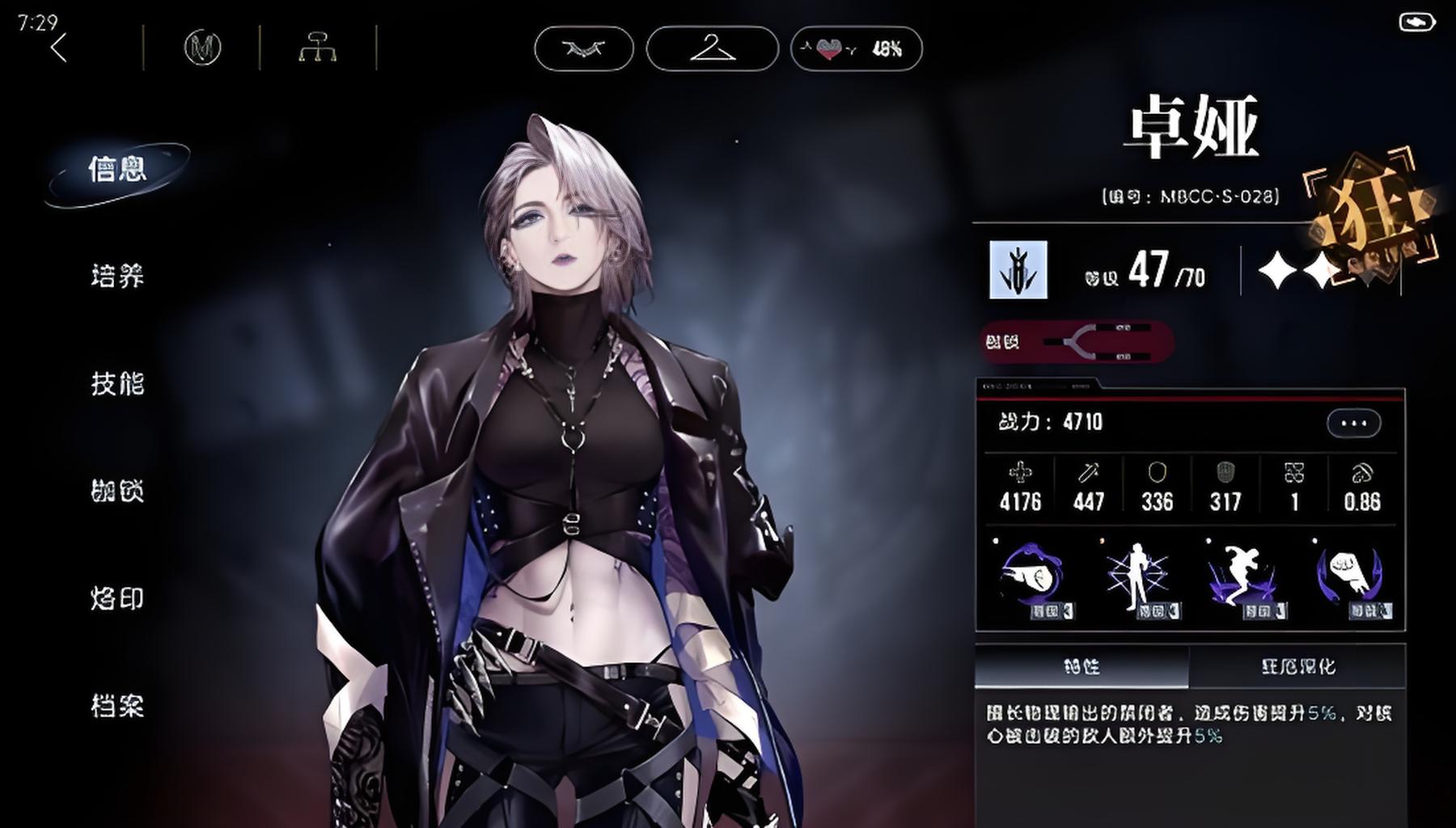Open the clothes hanger outfit button
This screenshot has height=828, width=1456.
click(713, 49)
